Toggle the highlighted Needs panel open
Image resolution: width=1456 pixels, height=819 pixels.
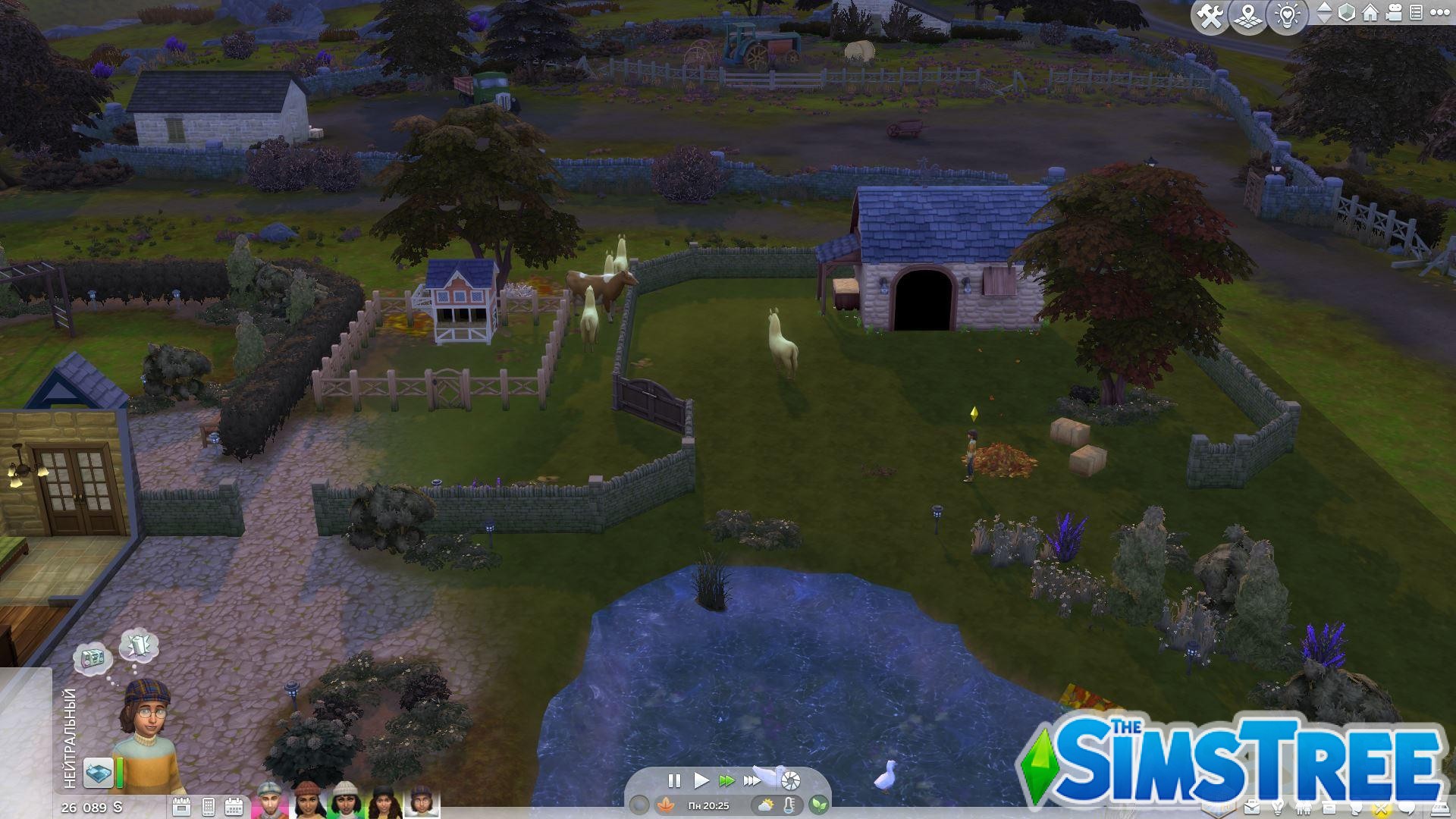click(x=1380, y=808)
